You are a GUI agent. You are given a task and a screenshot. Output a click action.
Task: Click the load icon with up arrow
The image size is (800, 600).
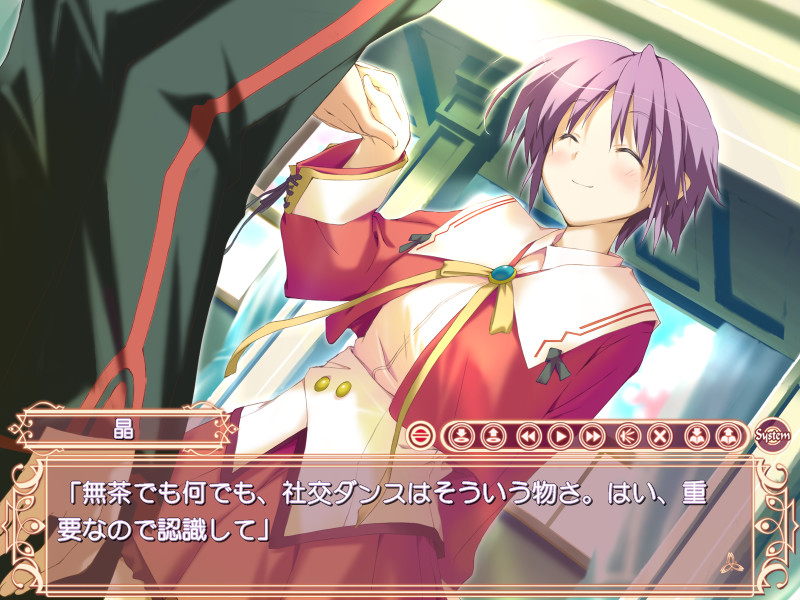click(493, 436)
